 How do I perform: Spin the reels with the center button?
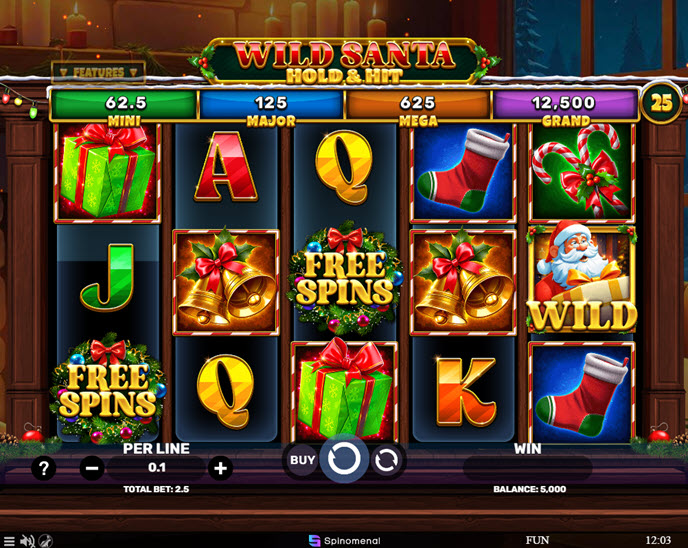pyautogui.click(x=343, y=460)
